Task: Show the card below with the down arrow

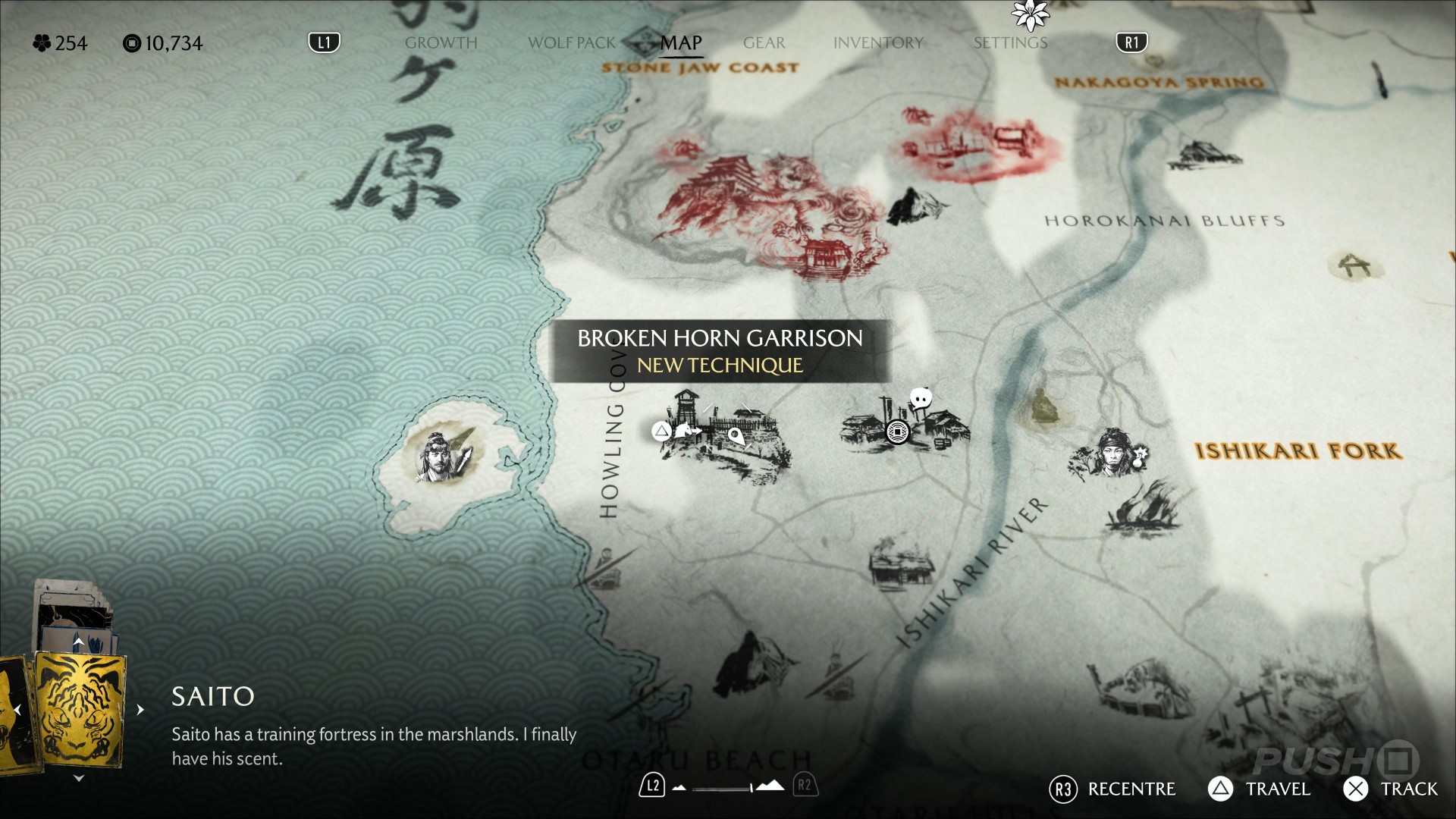Action: (79, 778)
